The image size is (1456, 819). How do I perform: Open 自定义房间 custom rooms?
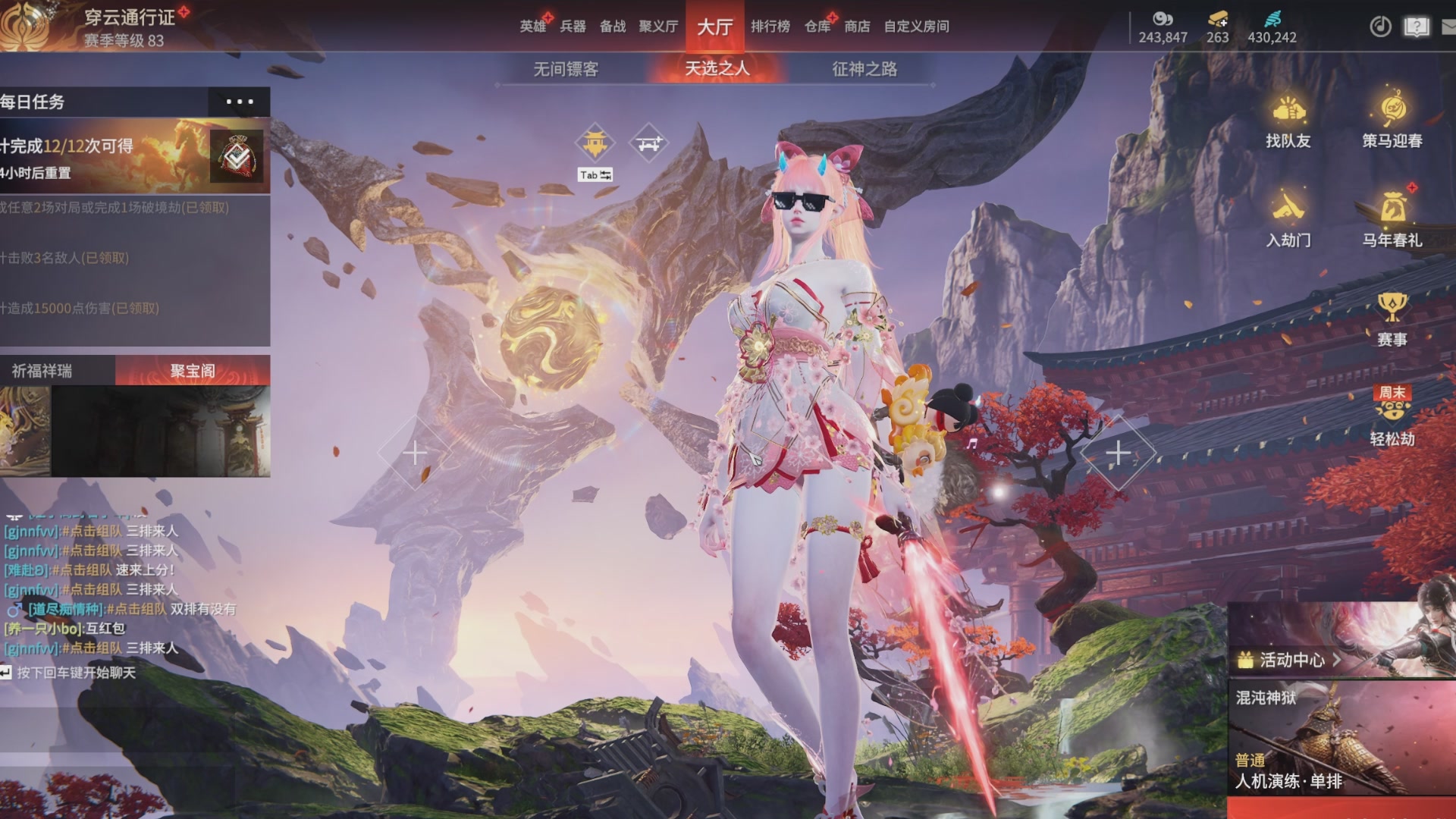(x=916, y=27)
